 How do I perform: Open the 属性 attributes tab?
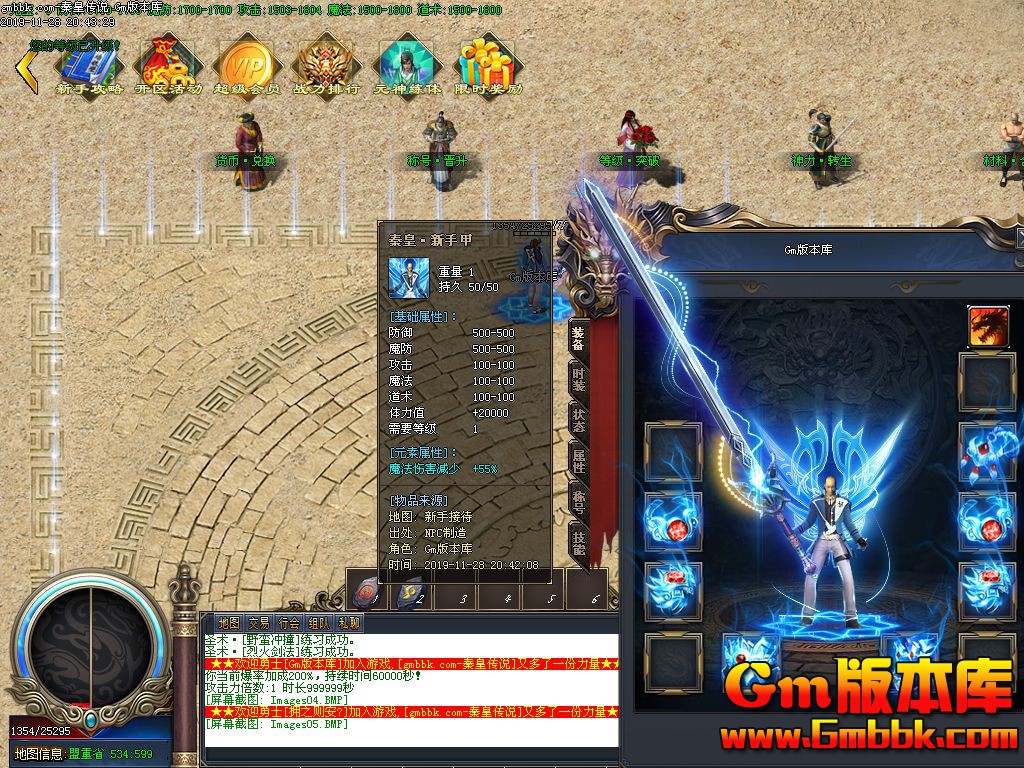(578, 462)
